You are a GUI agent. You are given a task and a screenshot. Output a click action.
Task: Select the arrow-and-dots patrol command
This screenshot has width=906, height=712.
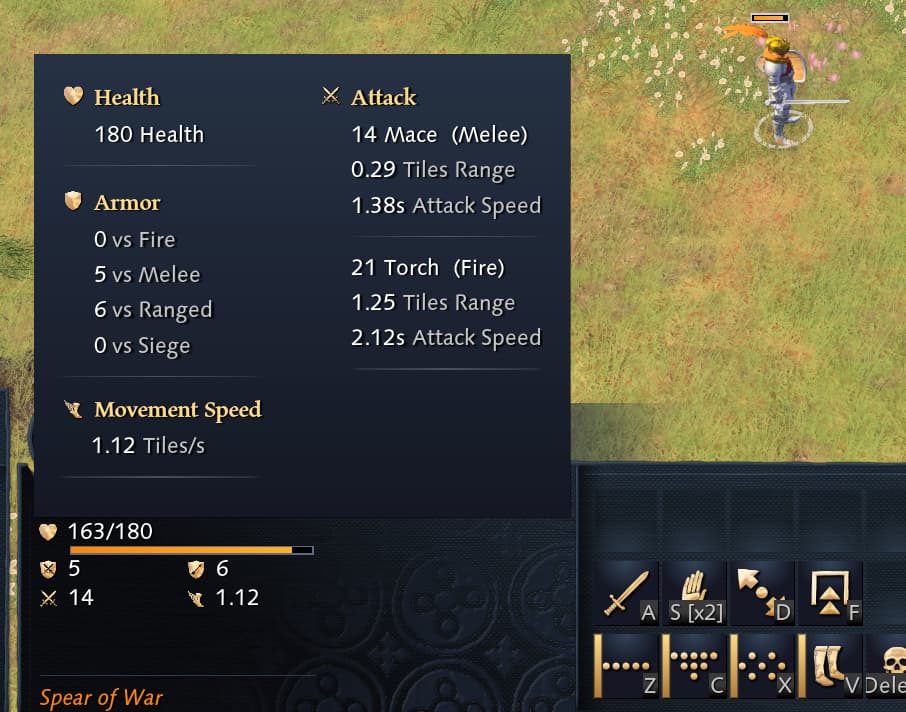point(762,593)
